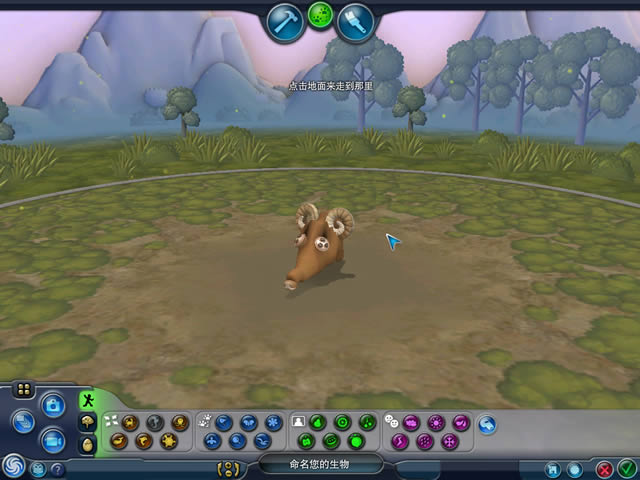Select the green running figure tab
The height and width of the screenshot is (480, 640).
(x=88, y=402)
